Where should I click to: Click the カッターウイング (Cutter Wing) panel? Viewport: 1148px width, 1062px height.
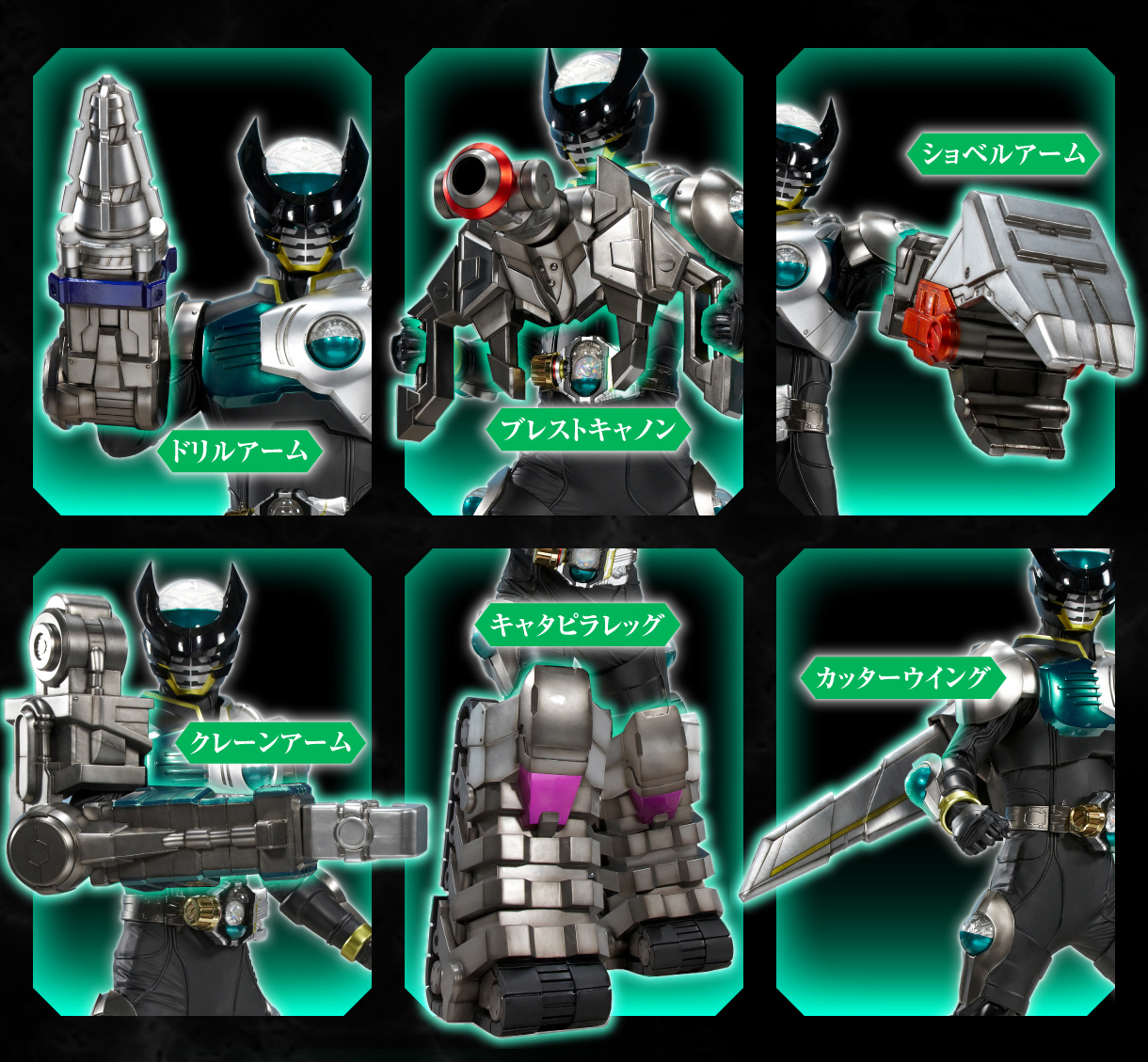click(x=946, y=781)
